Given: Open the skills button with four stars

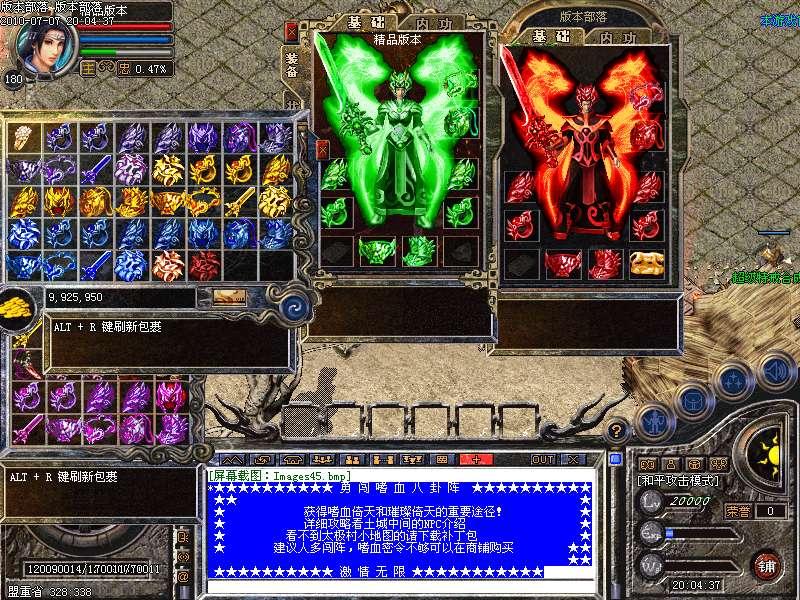Looking at the screenshot, I should (x=733, y=381).
